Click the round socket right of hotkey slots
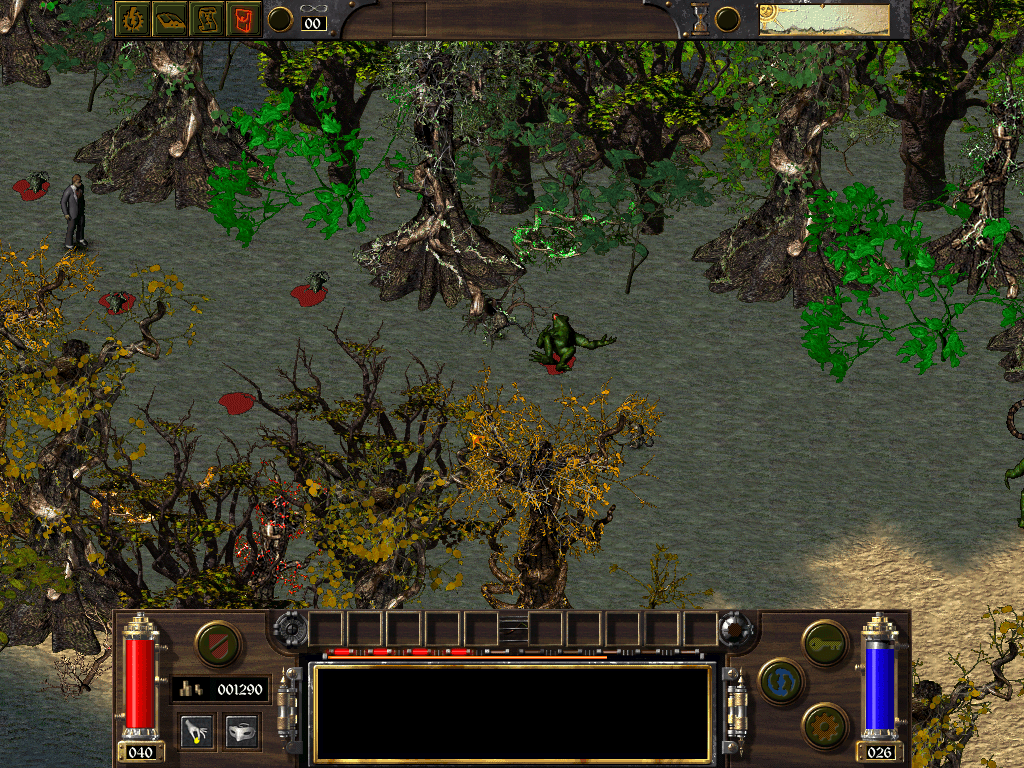The height and width of the screenshot is (768, 1024). [x=735, y=628]
